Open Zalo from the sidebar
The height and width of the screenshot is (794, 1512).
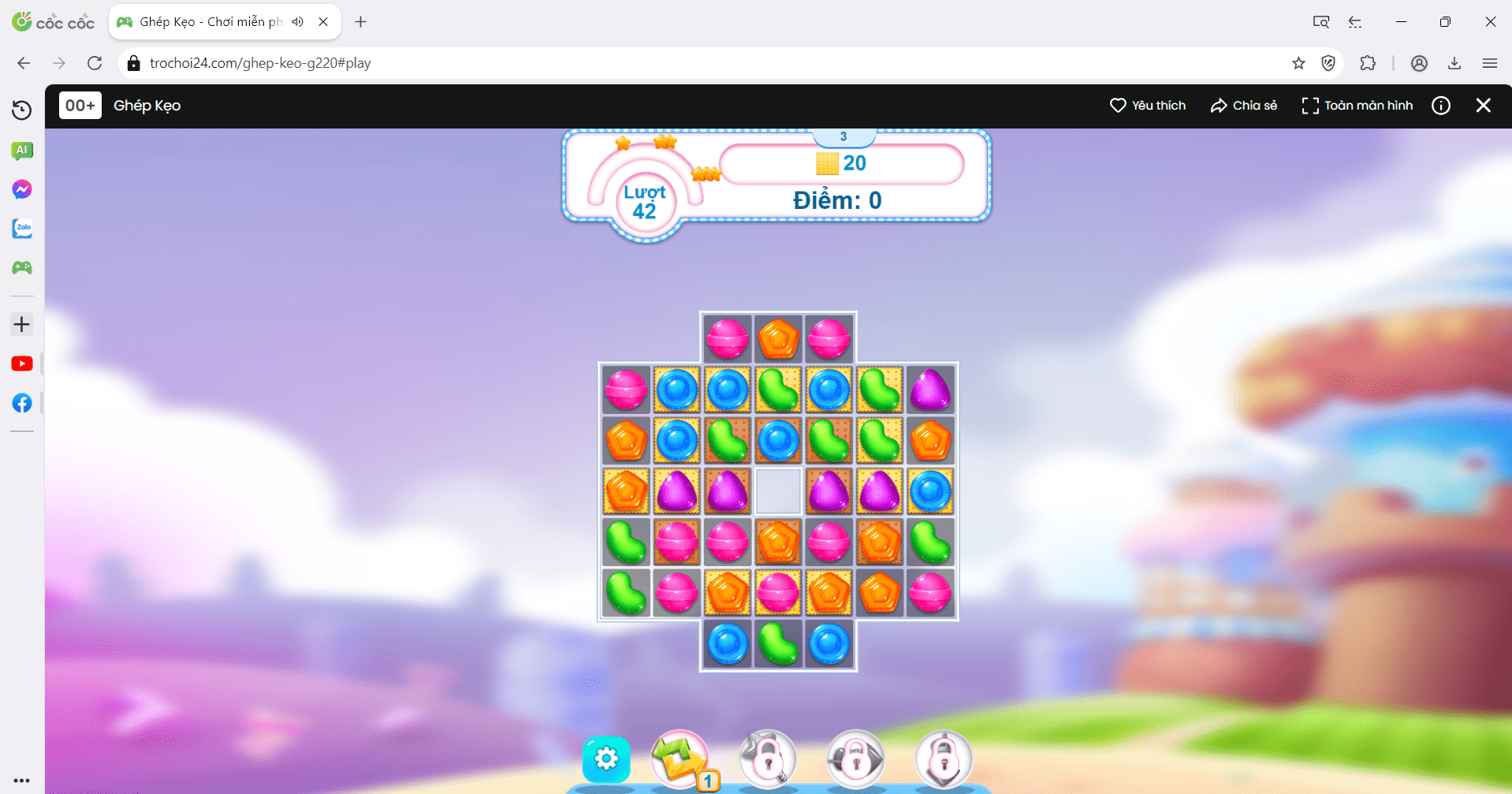[22, 229]
